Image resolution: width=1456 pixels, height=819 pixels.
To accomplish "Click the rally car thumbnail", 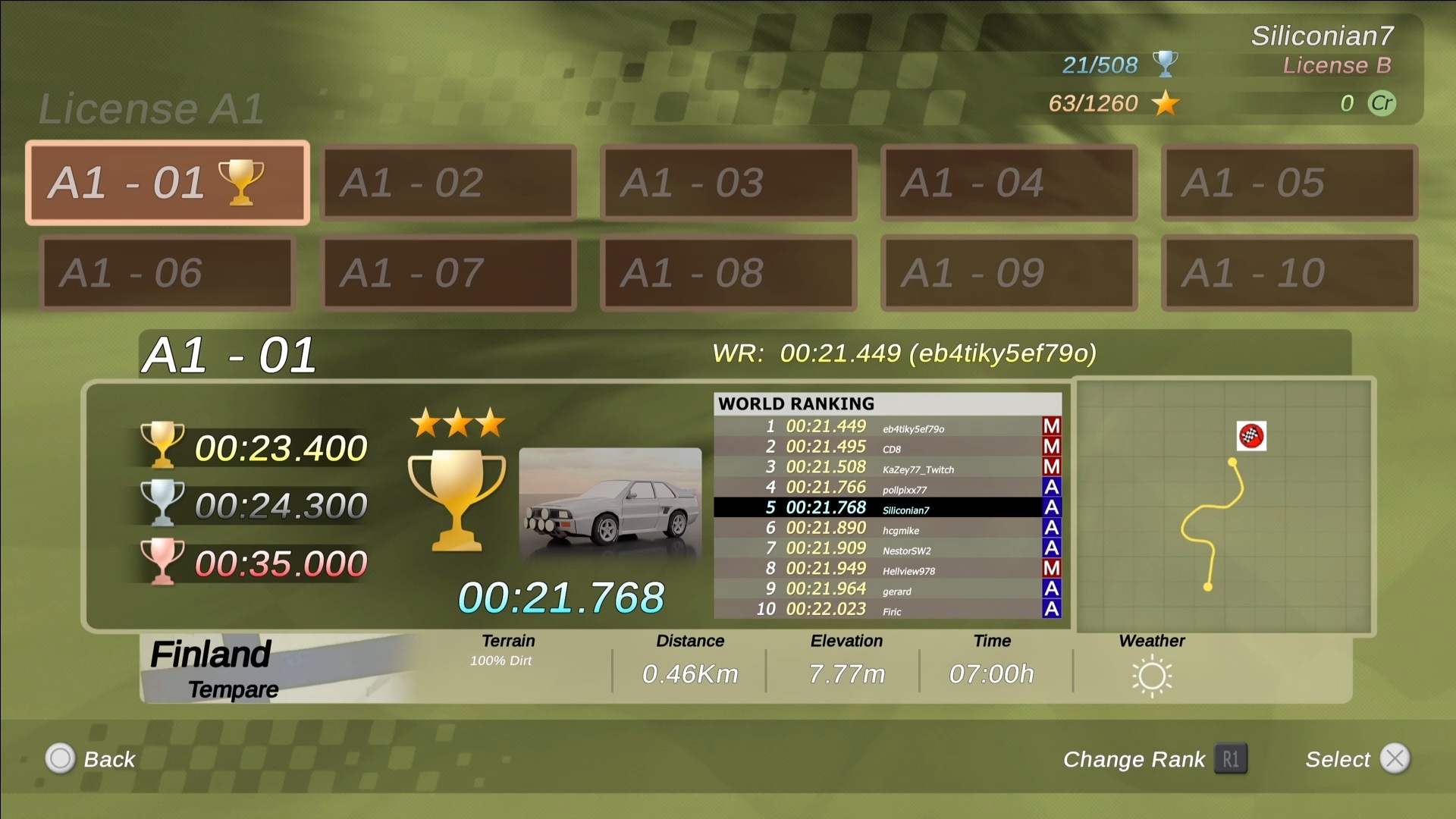I will tap(610, 506).
